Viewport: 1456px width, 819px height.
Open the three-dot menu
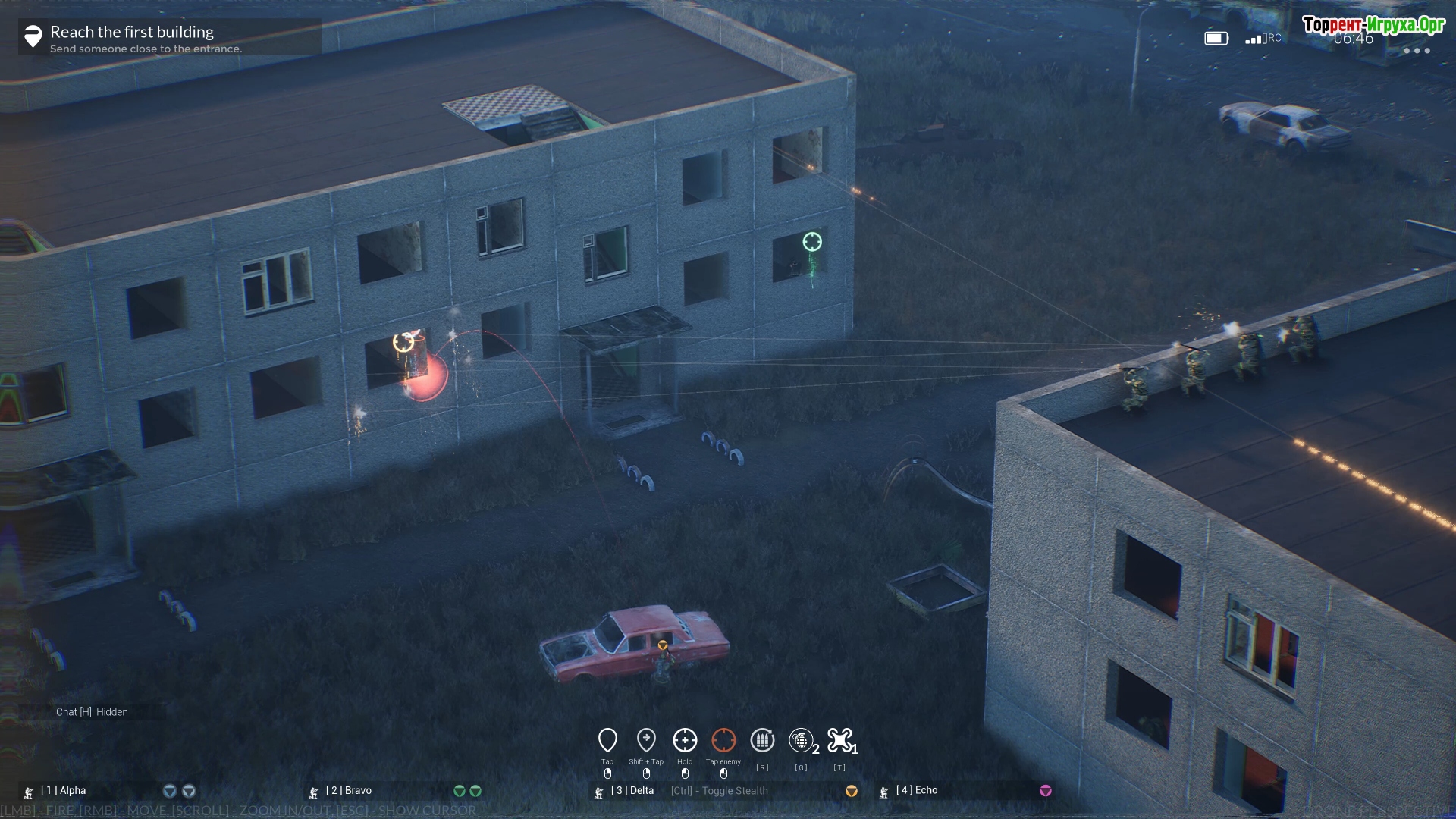pos(1417,51)
